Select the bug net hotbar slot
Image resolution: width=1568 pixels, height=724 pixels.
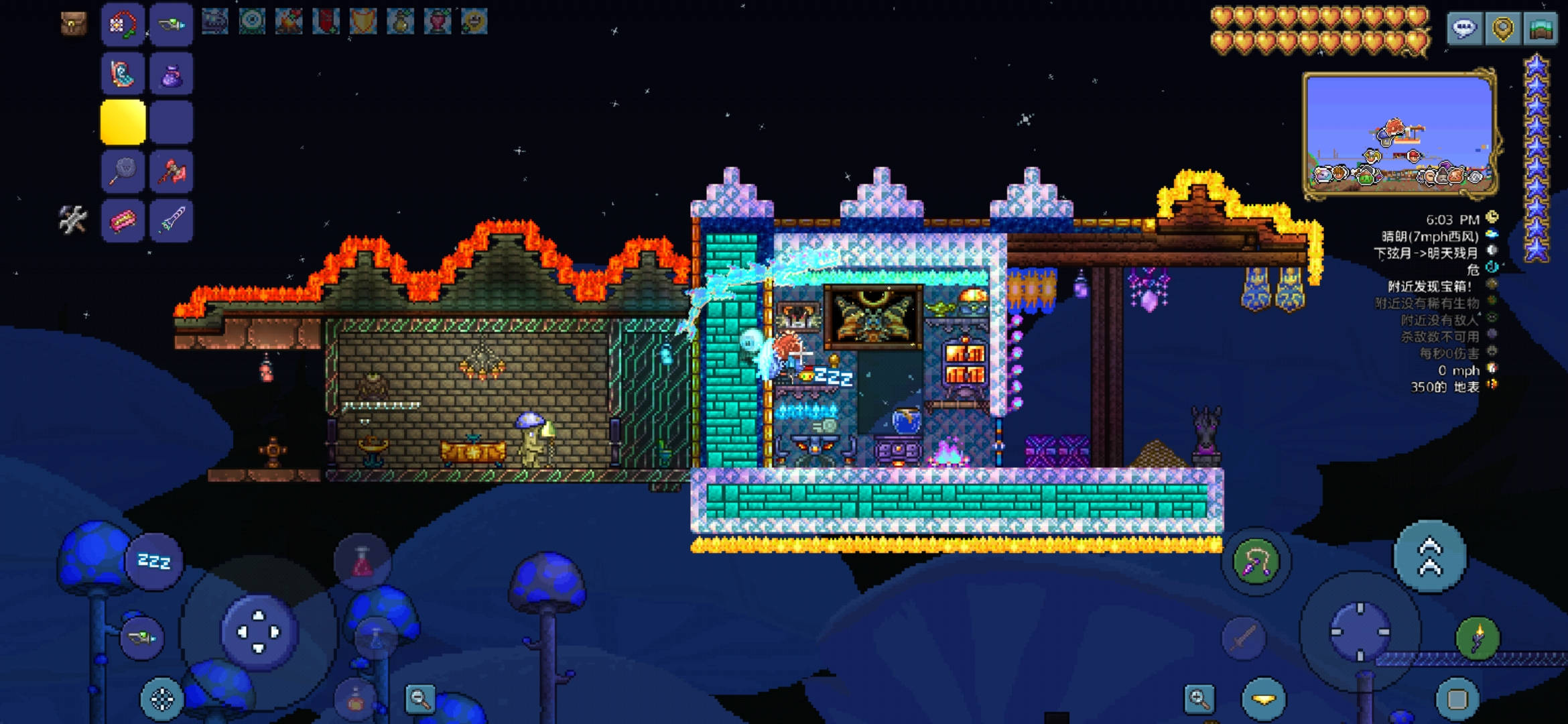pyautogui.click(x=123, y=172)
